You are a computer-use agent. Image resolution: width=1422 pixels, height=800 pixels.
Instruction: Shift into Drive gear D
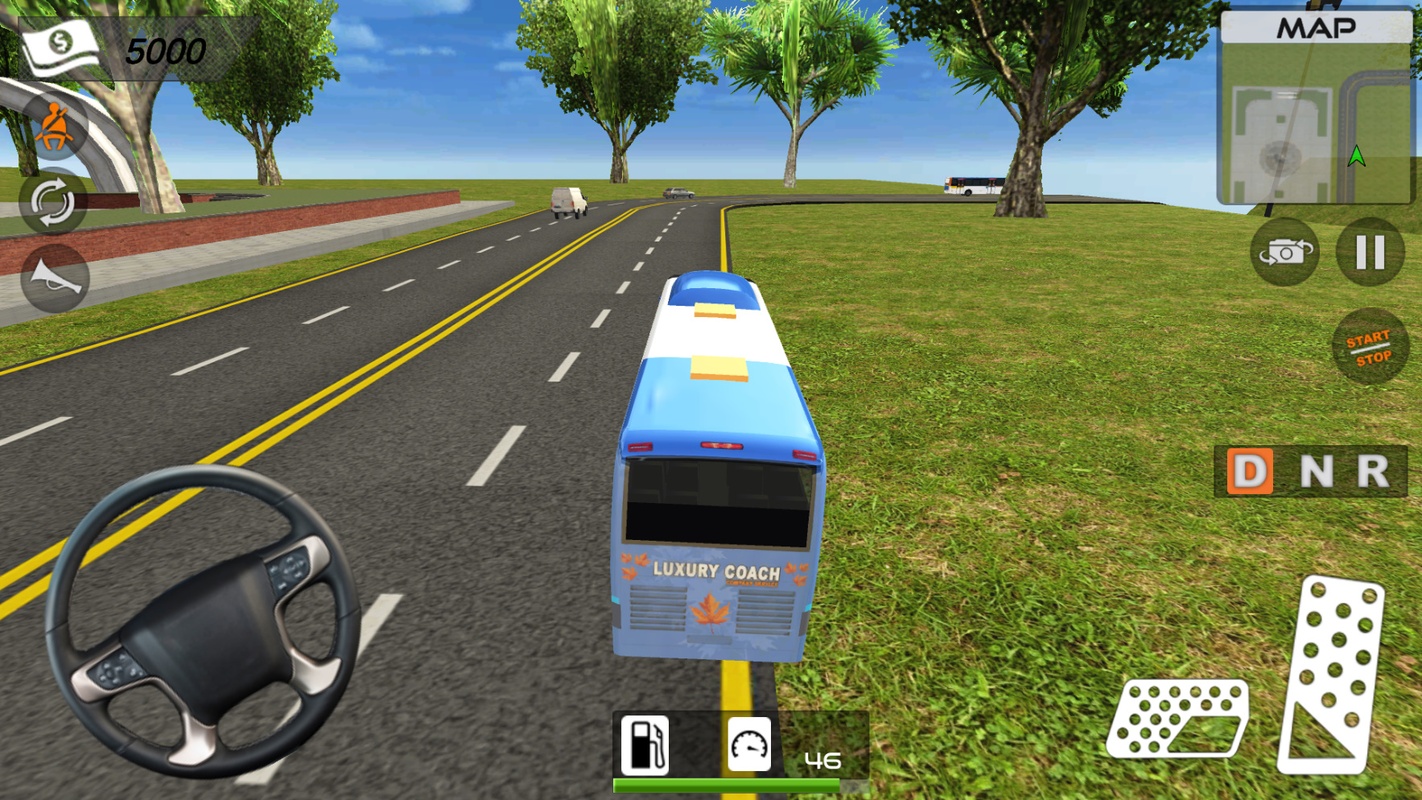coord(1250,471)
